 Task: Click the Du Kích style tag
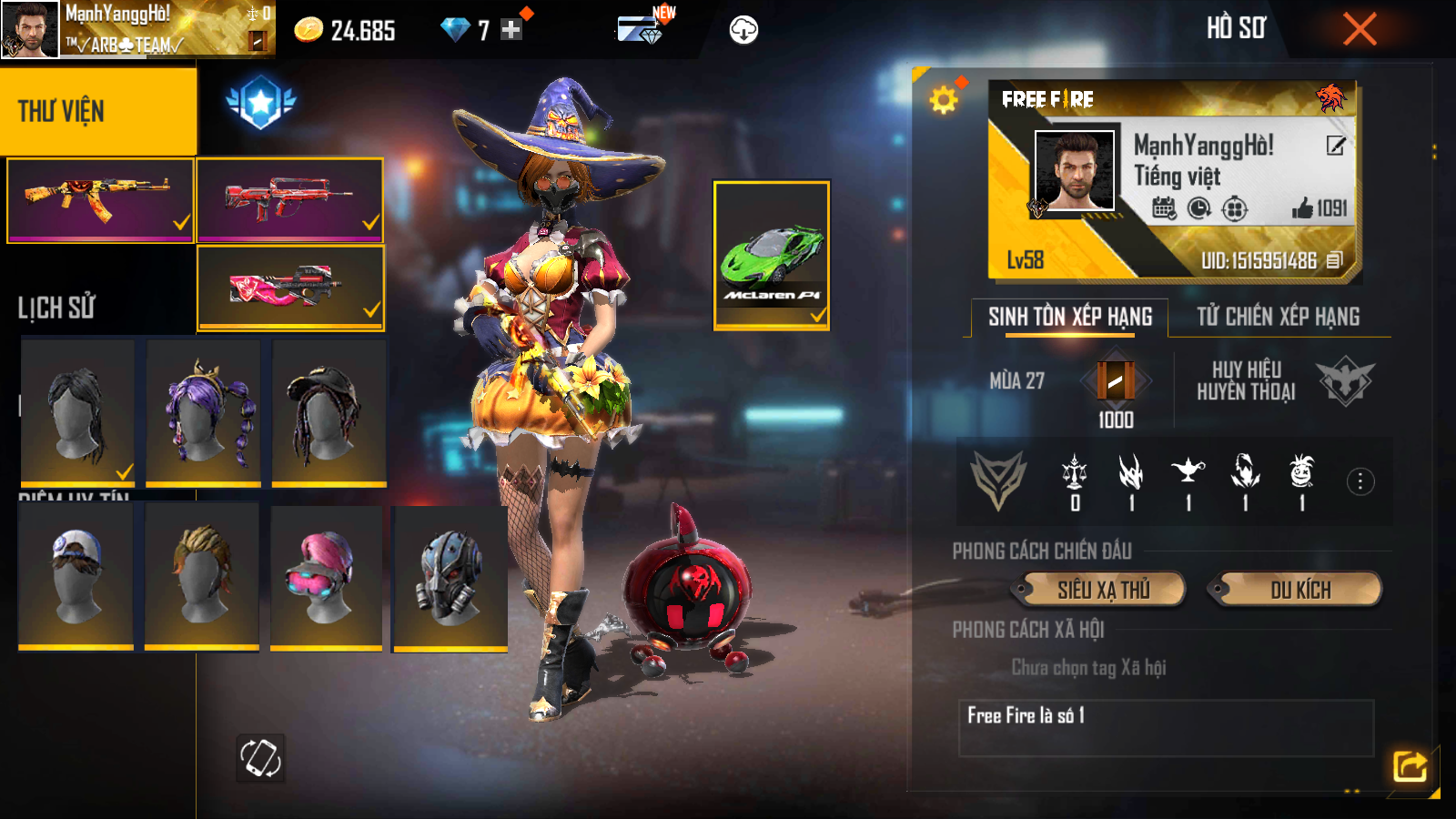pyautogui.click(x=1299, y=590)
